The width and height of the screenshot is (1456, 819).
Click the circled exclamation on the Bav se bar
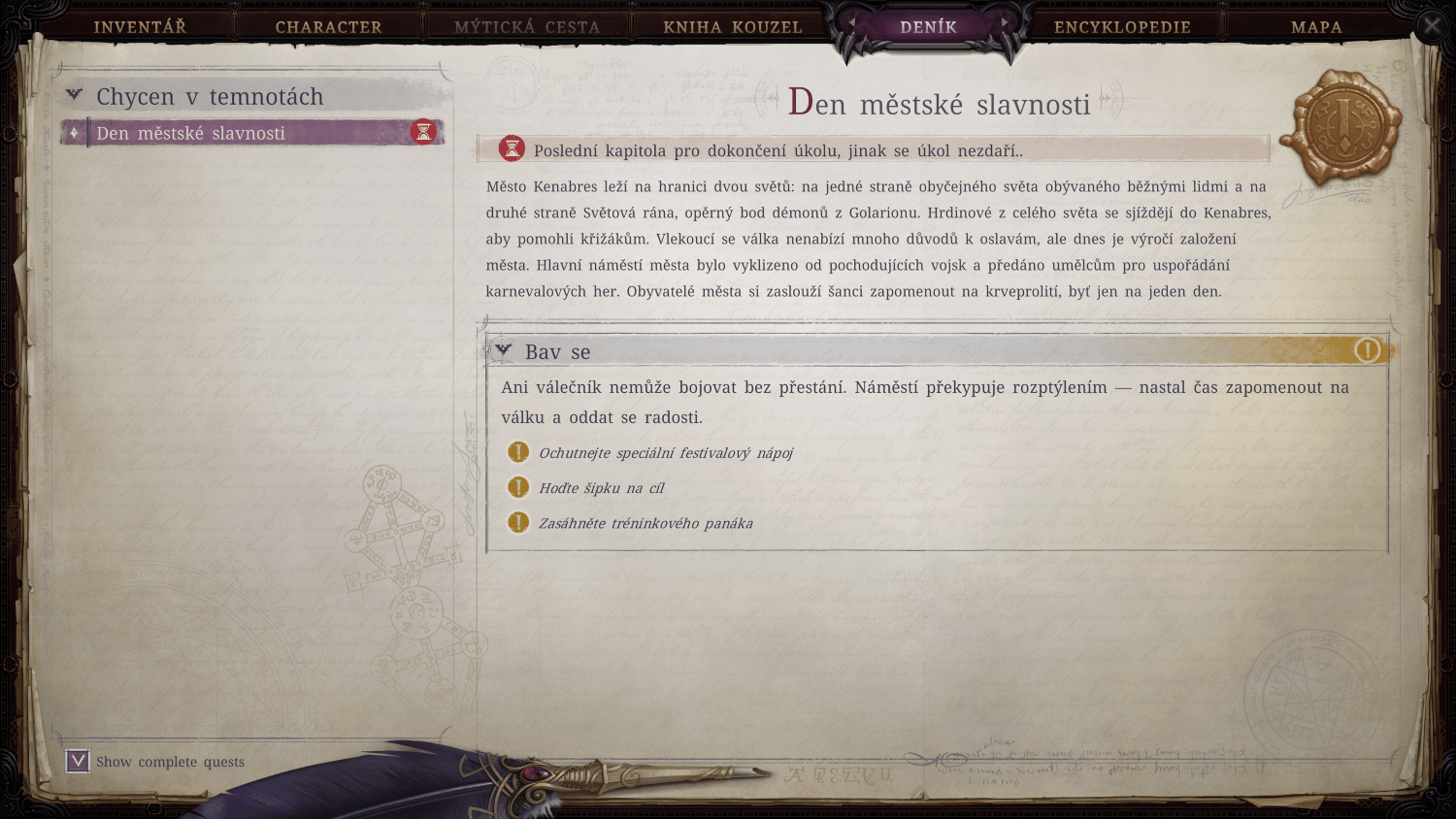[1368, 351]
